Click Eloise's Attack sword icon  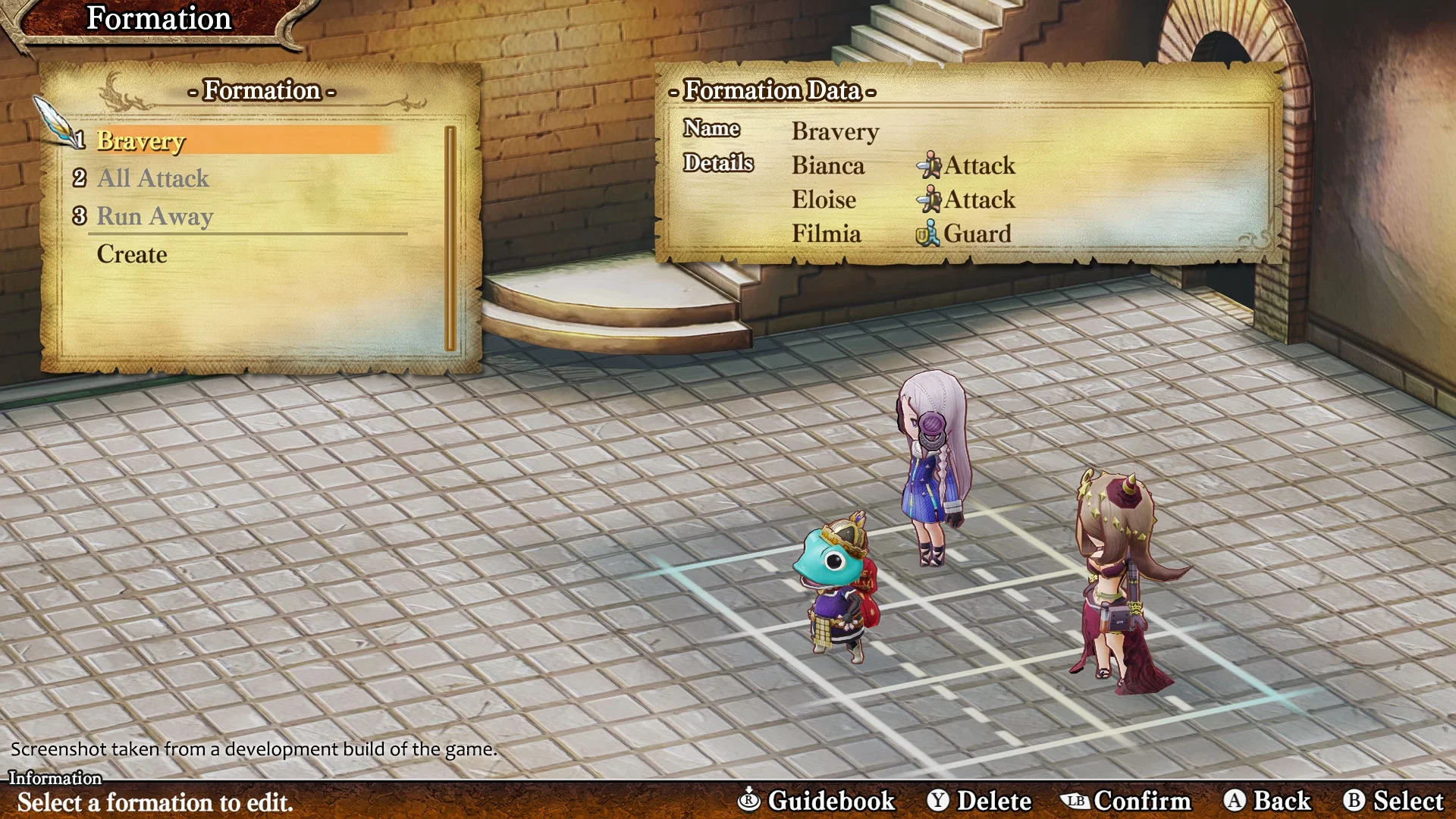tap(930, 199)
